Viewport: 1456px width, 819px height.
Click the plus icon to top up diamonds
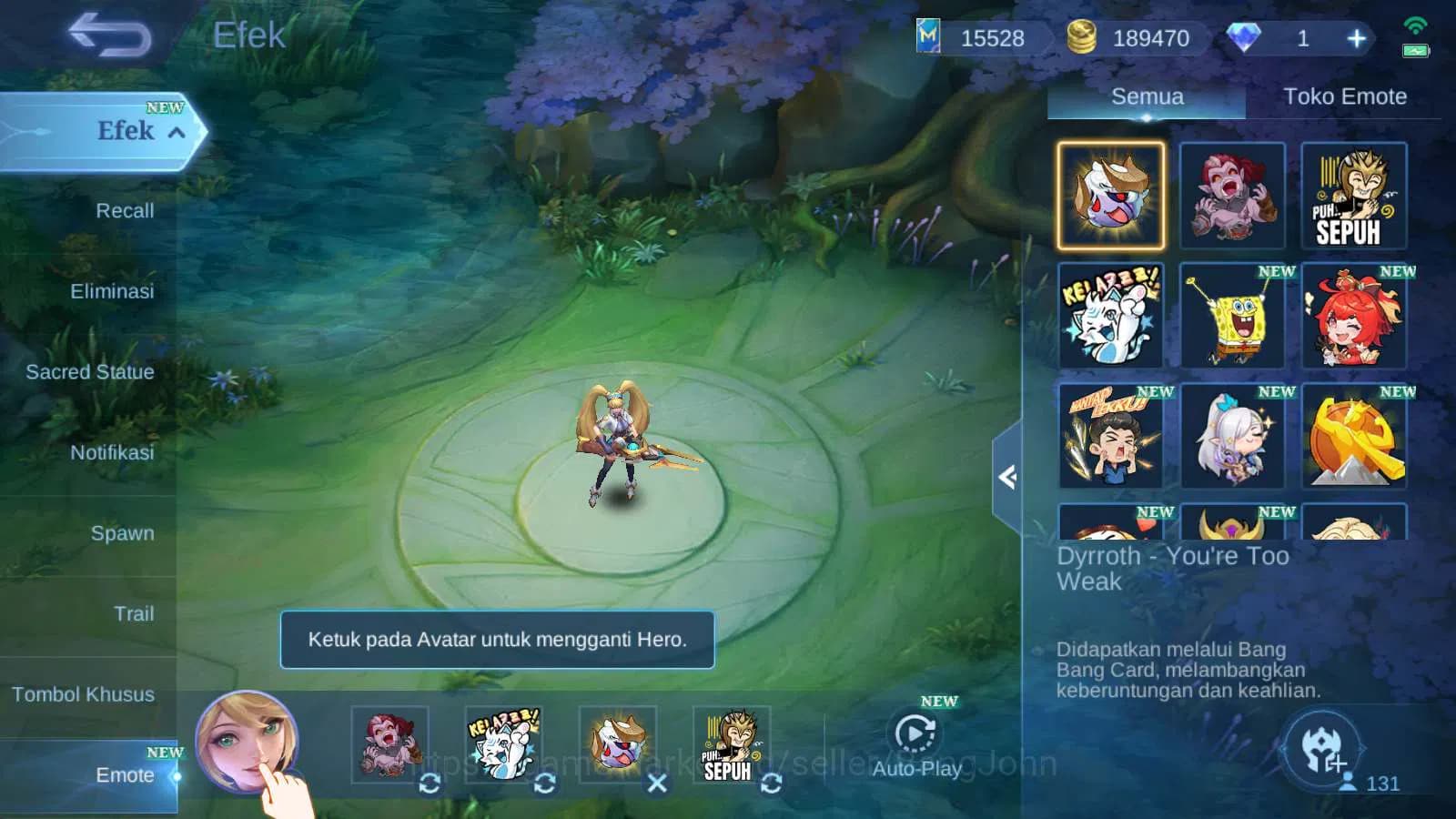point(1356,38)
